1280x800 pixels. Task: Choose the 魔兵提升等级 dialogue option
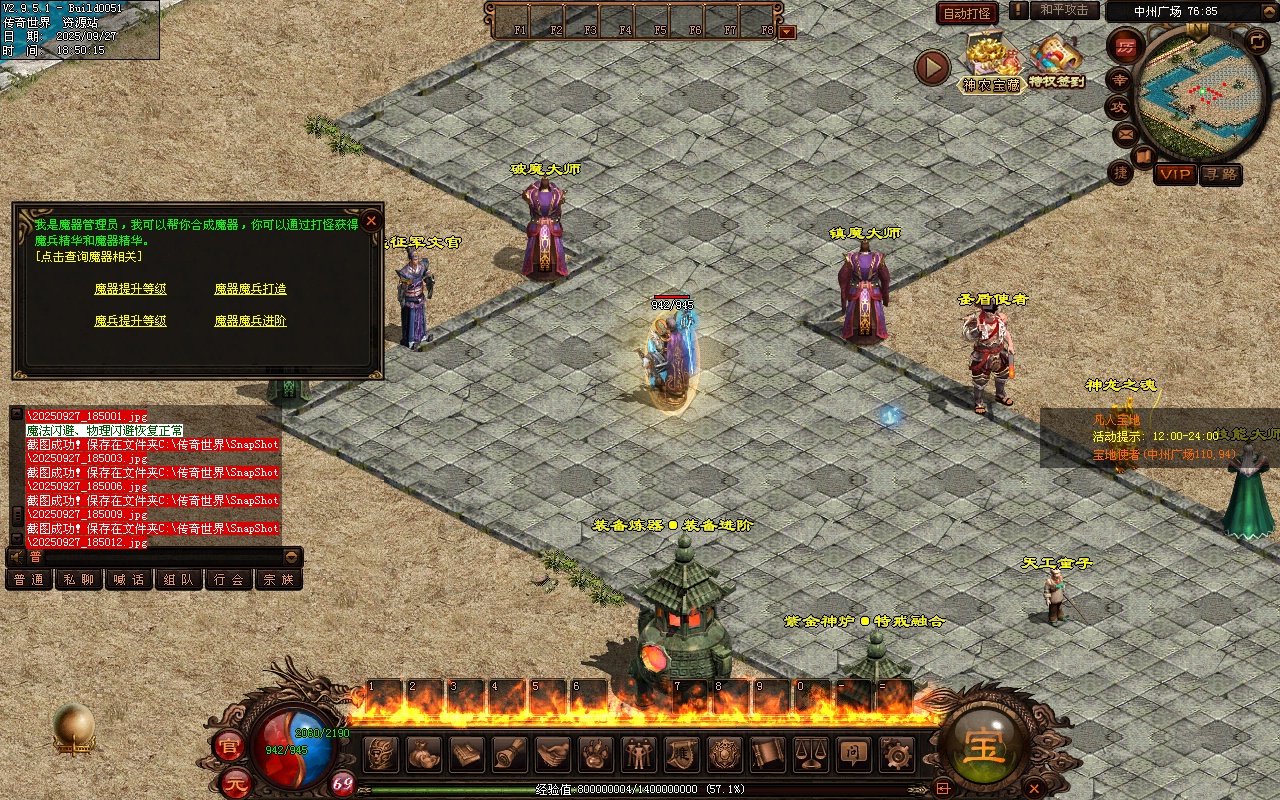[x=130, y=321]
